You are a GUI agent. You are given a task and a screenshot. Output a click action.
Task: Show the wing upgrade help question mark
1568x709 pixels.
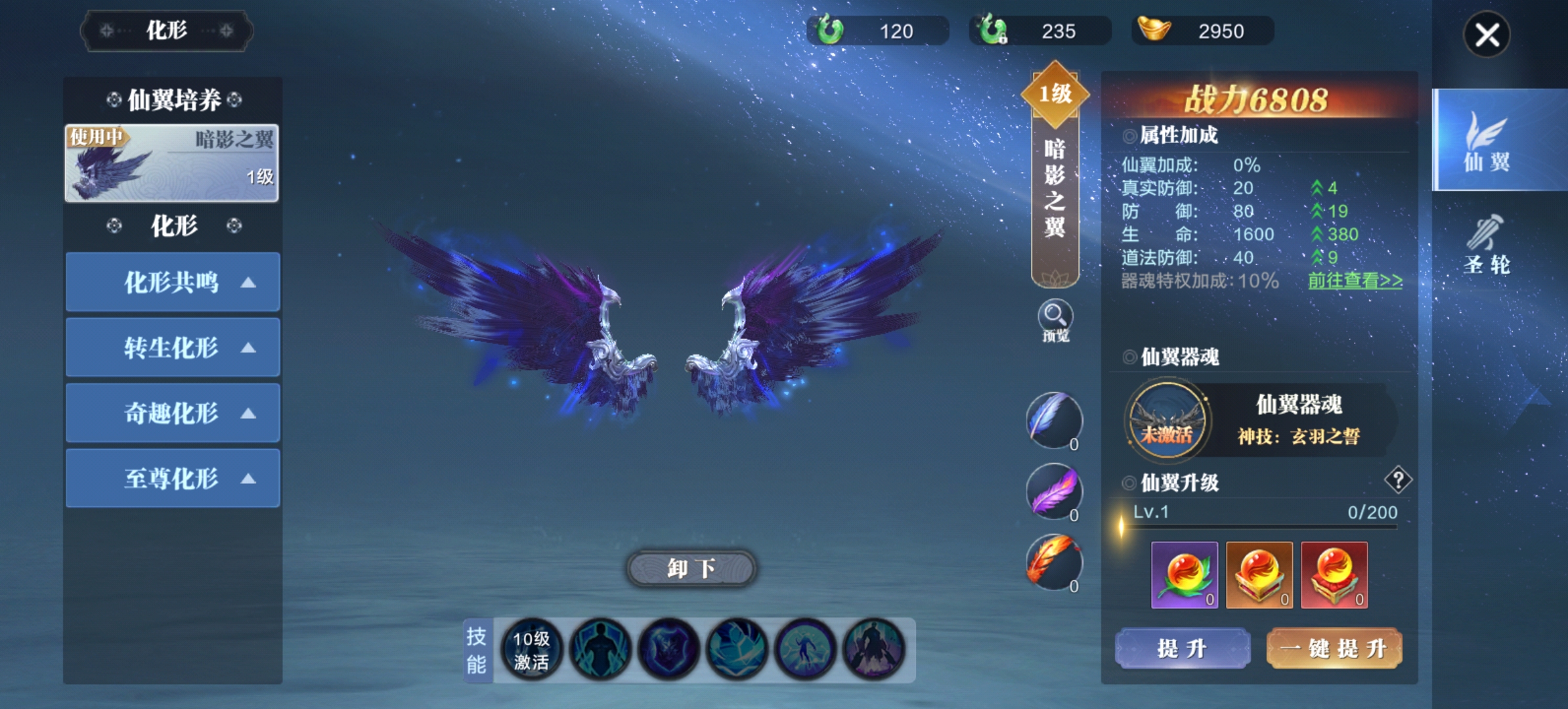pyautogui.click(x=1398, y=480)
